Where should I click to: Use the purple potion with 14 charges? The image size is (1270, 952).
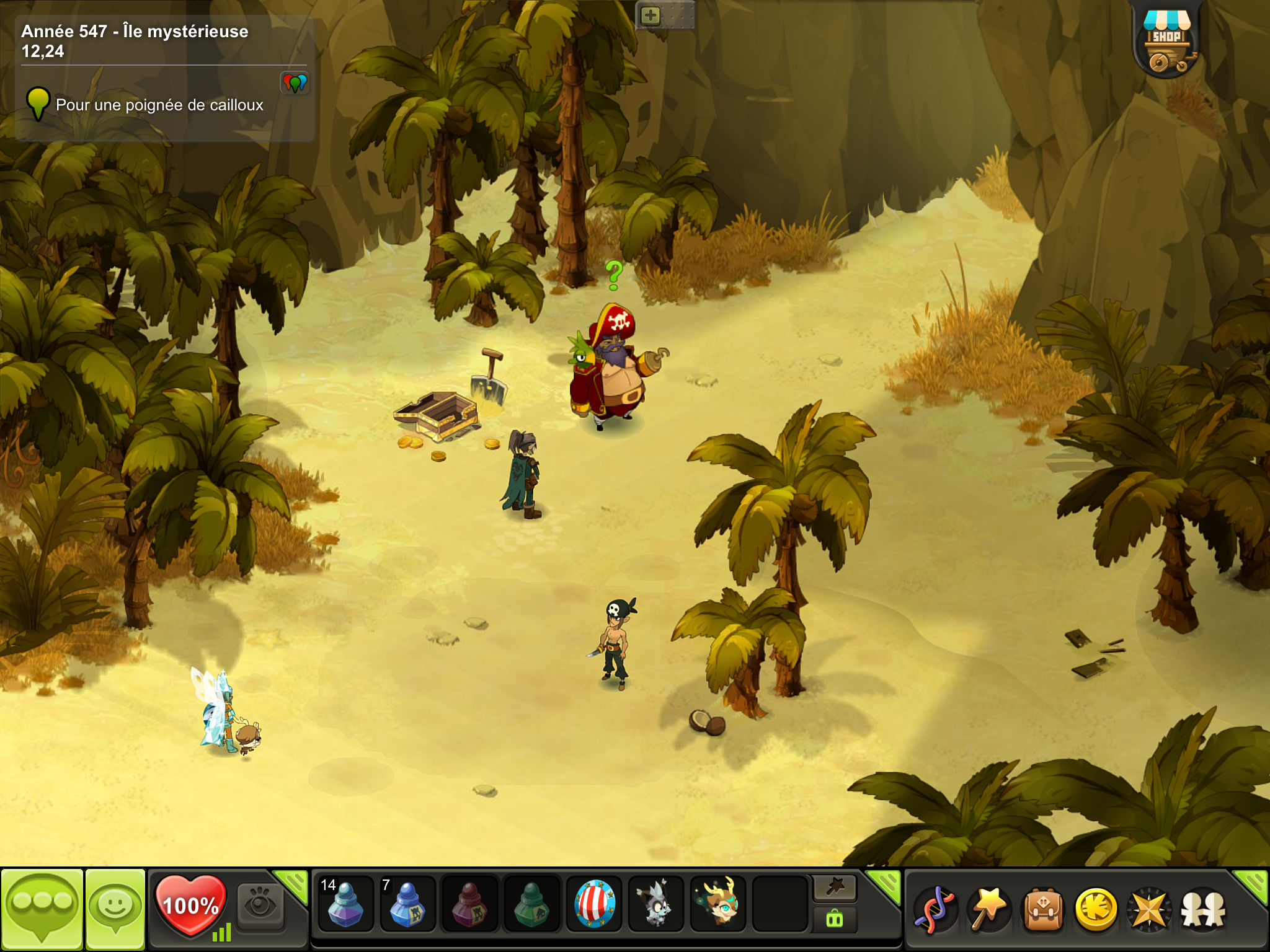tap(345, 905)
